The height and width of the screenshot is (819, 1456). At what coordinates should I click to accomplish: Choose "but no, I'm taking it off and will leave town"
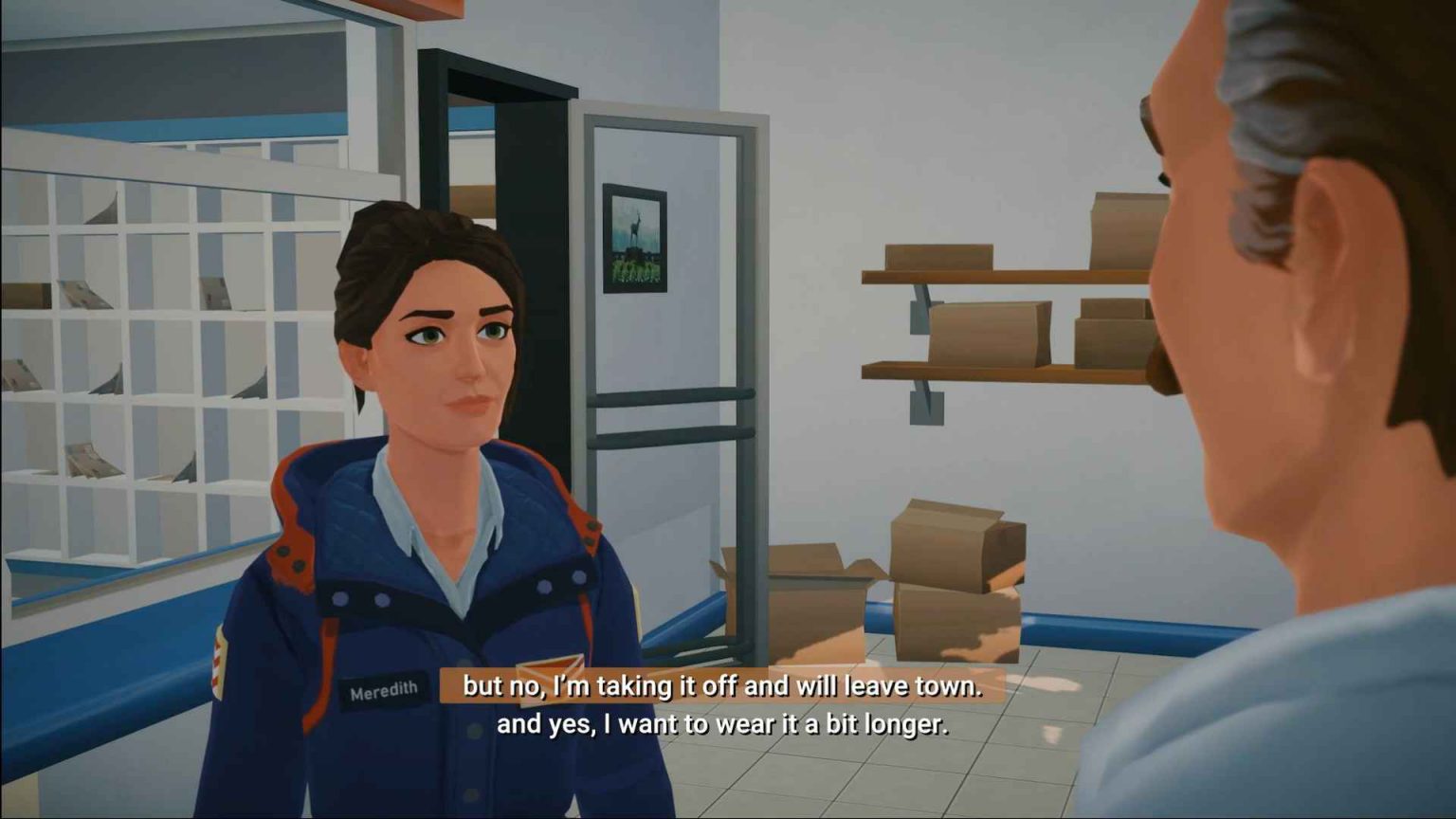tap(721, 685)
